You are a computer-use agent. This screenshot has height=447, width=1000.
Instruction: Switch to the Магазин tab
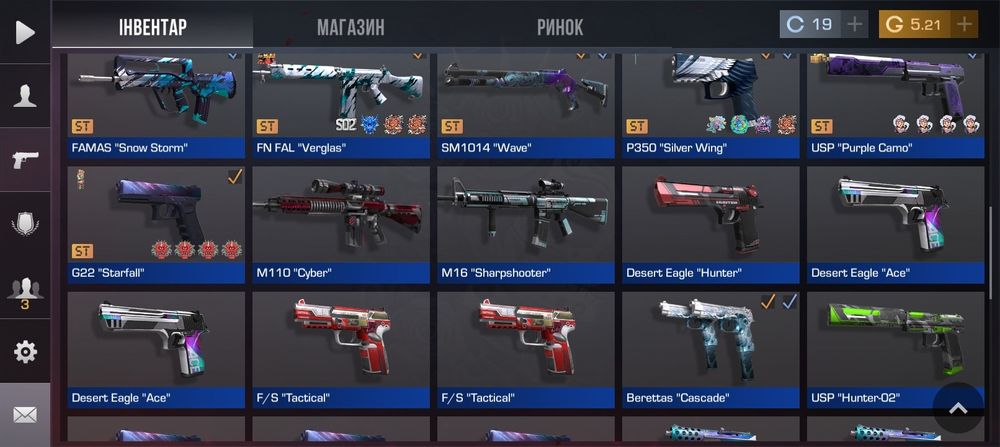pyautogui.click(x=350, y=27)
